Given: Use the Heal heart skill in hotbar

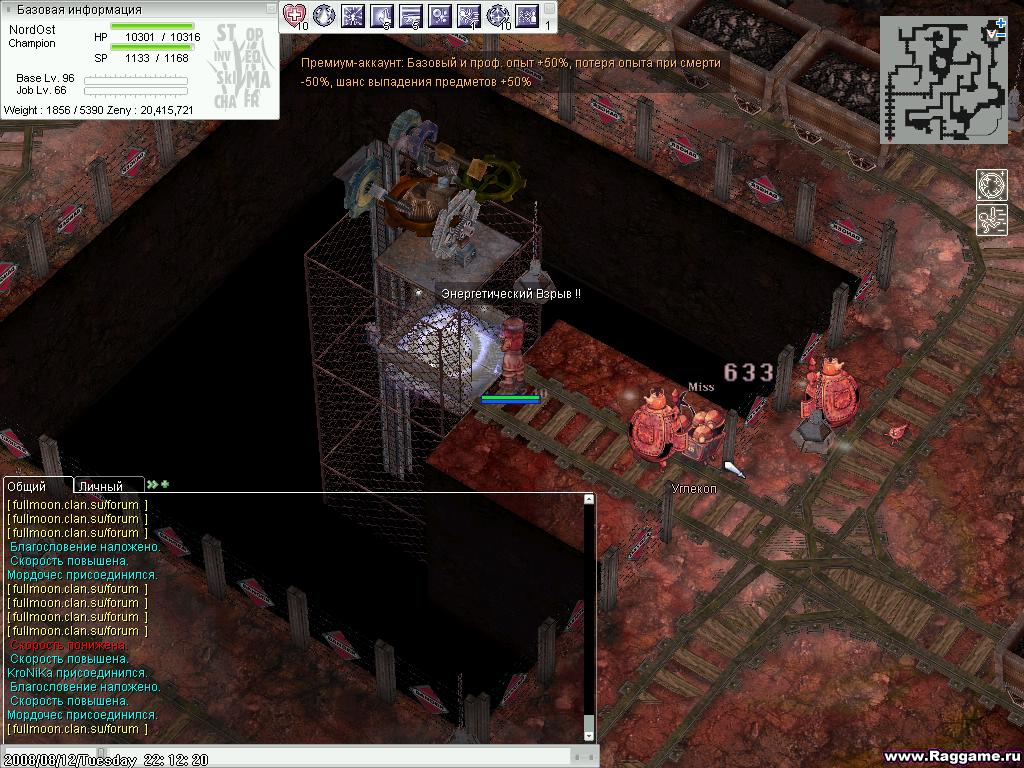Looking at the screenshot, I should [294, 15].
